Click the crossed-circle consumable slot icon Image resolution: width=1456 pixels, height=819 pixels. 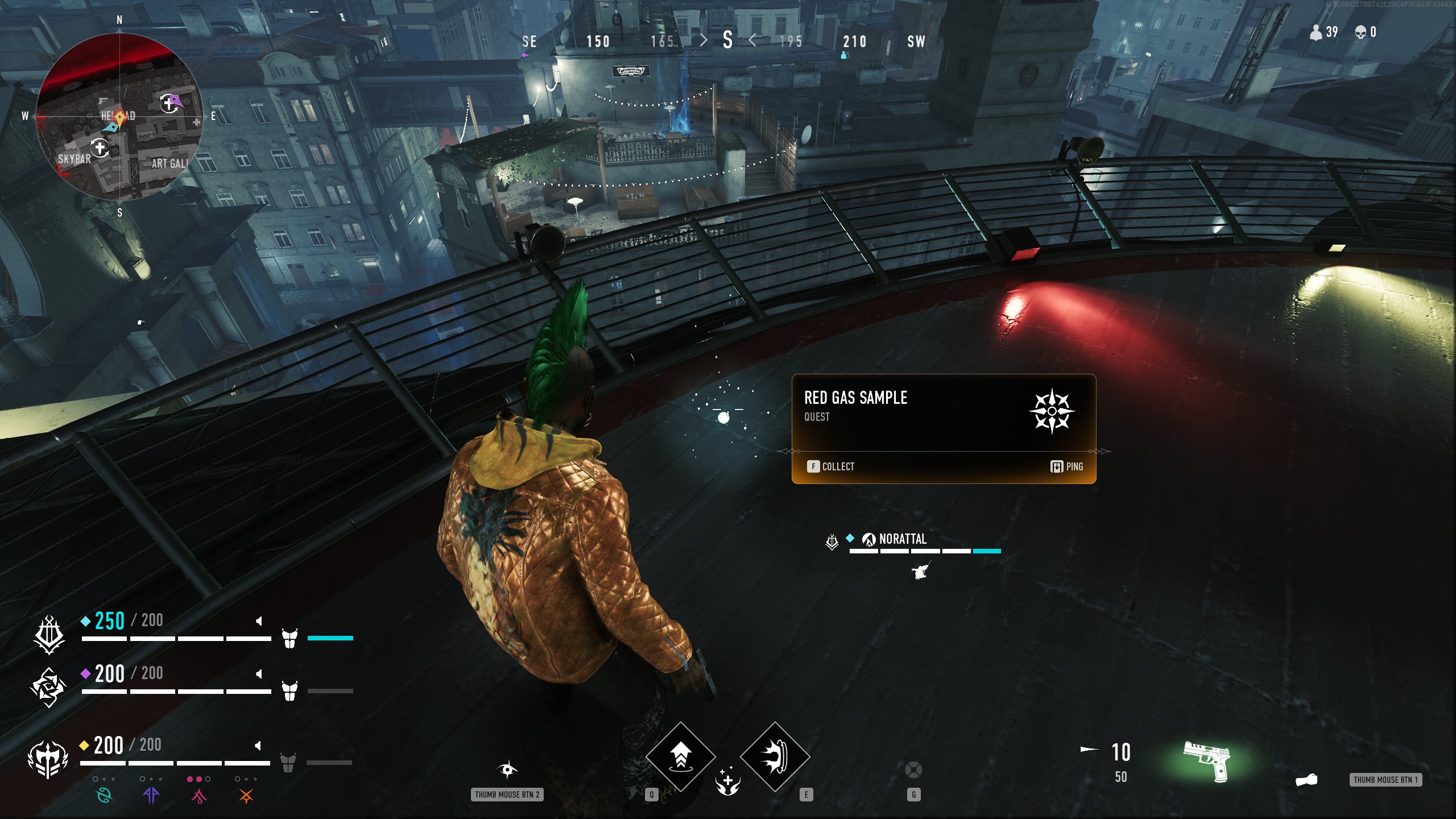(x=913, y=770)
